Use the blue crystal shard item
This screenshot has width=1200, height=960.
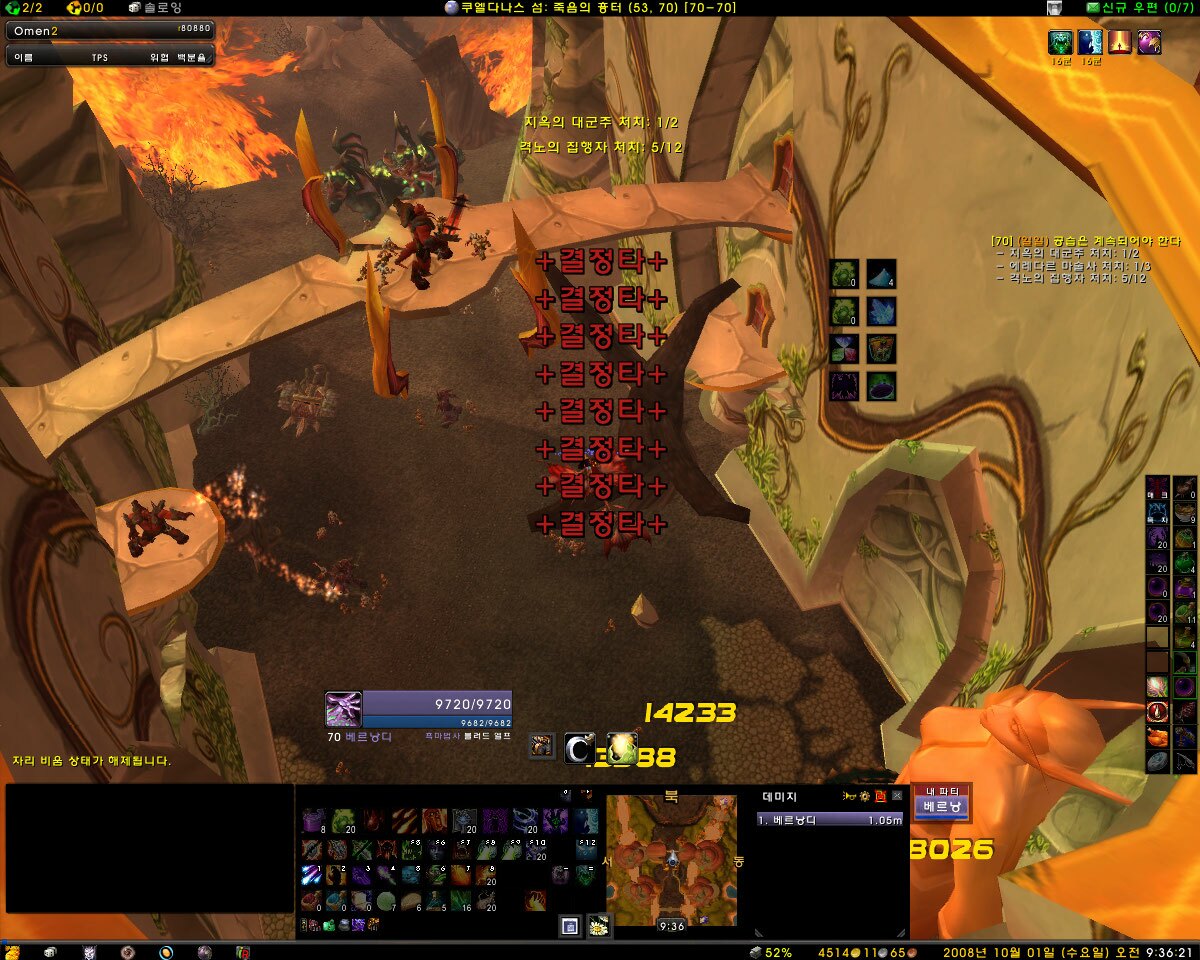pyautogui.click(x=881, y=311)
